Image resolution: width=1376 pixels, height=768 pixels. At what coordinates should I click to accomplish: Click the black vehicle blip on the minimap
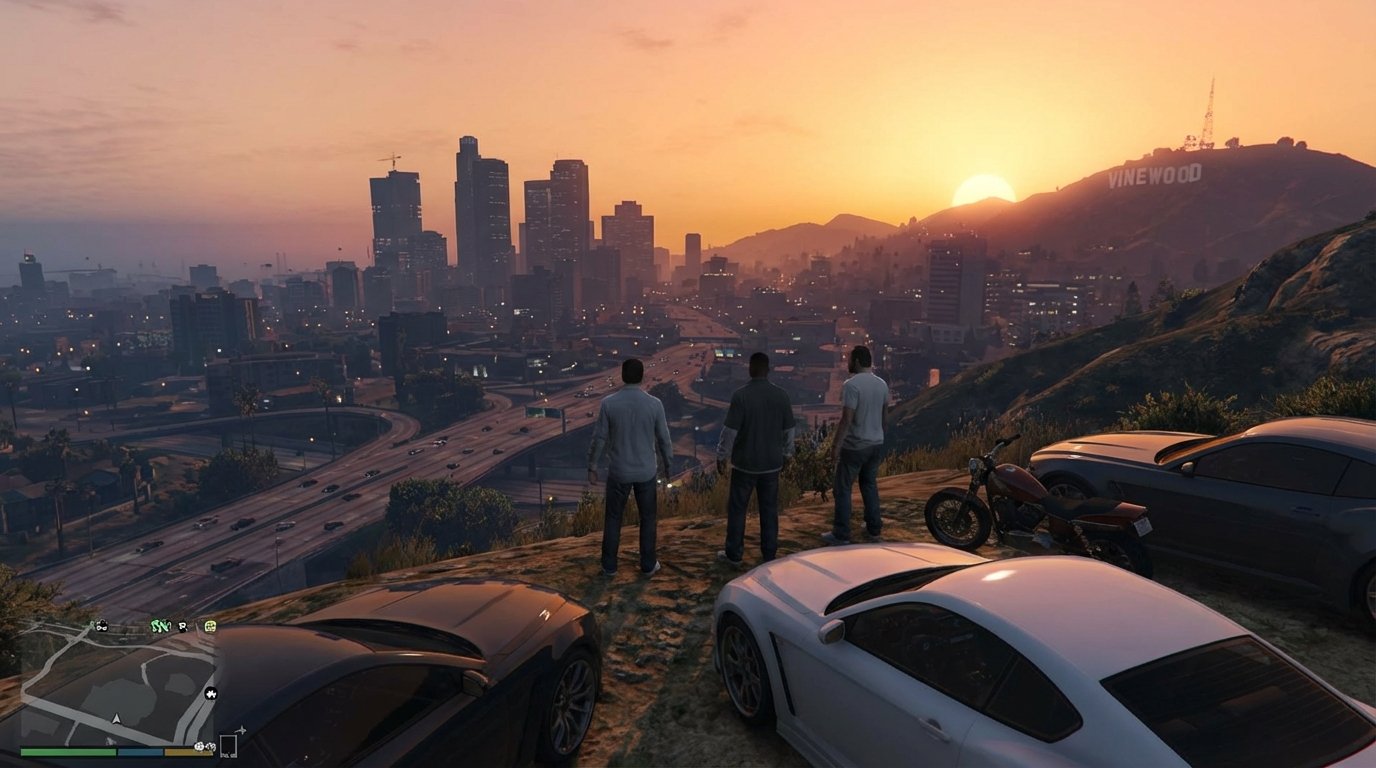[102, 626]
